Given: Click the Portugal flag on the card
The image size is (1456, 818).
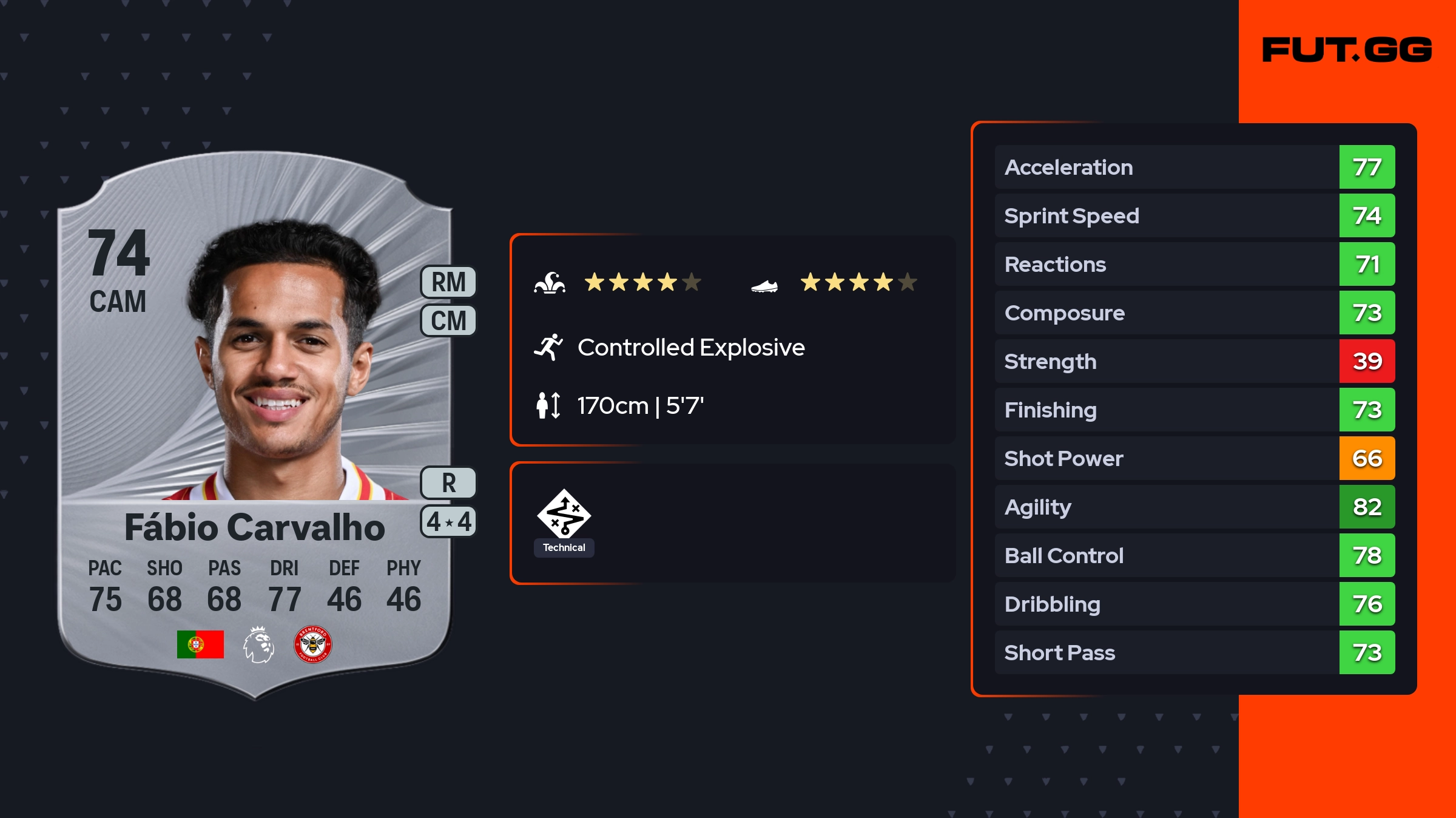Looking at the screenshot, I should 200,644.
